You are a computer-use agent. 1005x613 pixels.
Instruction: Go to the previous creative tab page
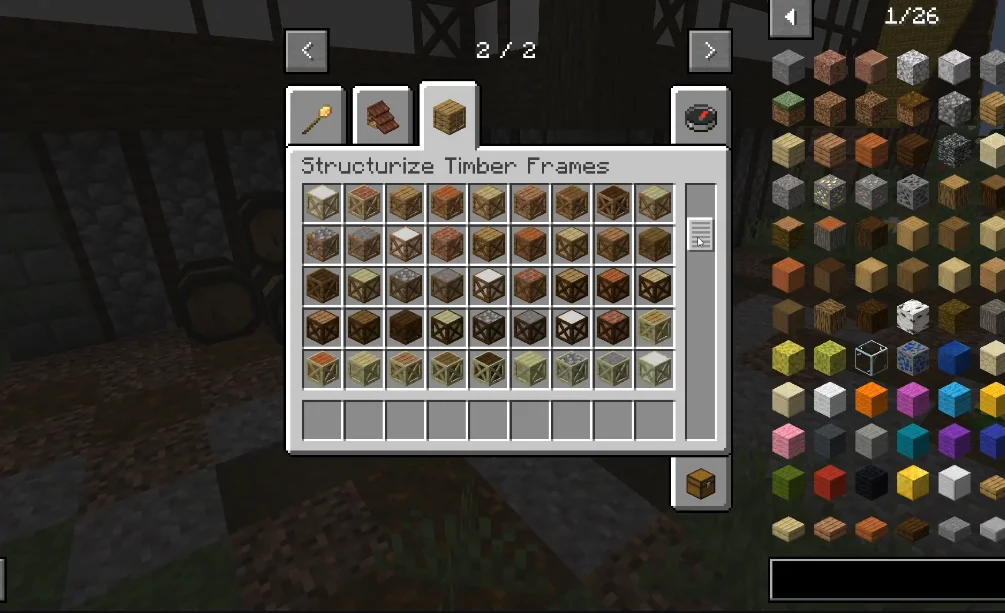tap(307, 51)
